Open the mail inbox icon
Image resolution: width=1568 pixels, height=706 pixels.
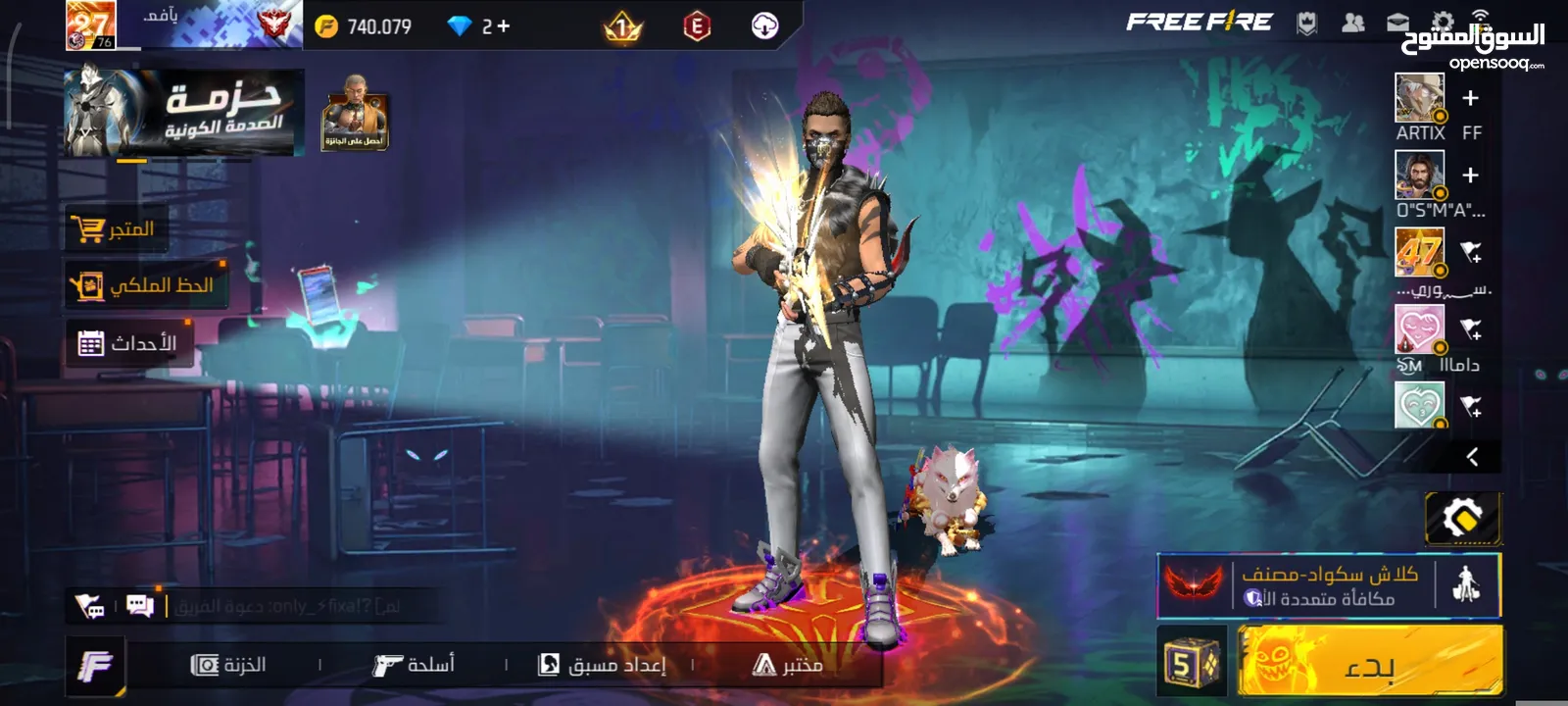[x=1398, y=23]
